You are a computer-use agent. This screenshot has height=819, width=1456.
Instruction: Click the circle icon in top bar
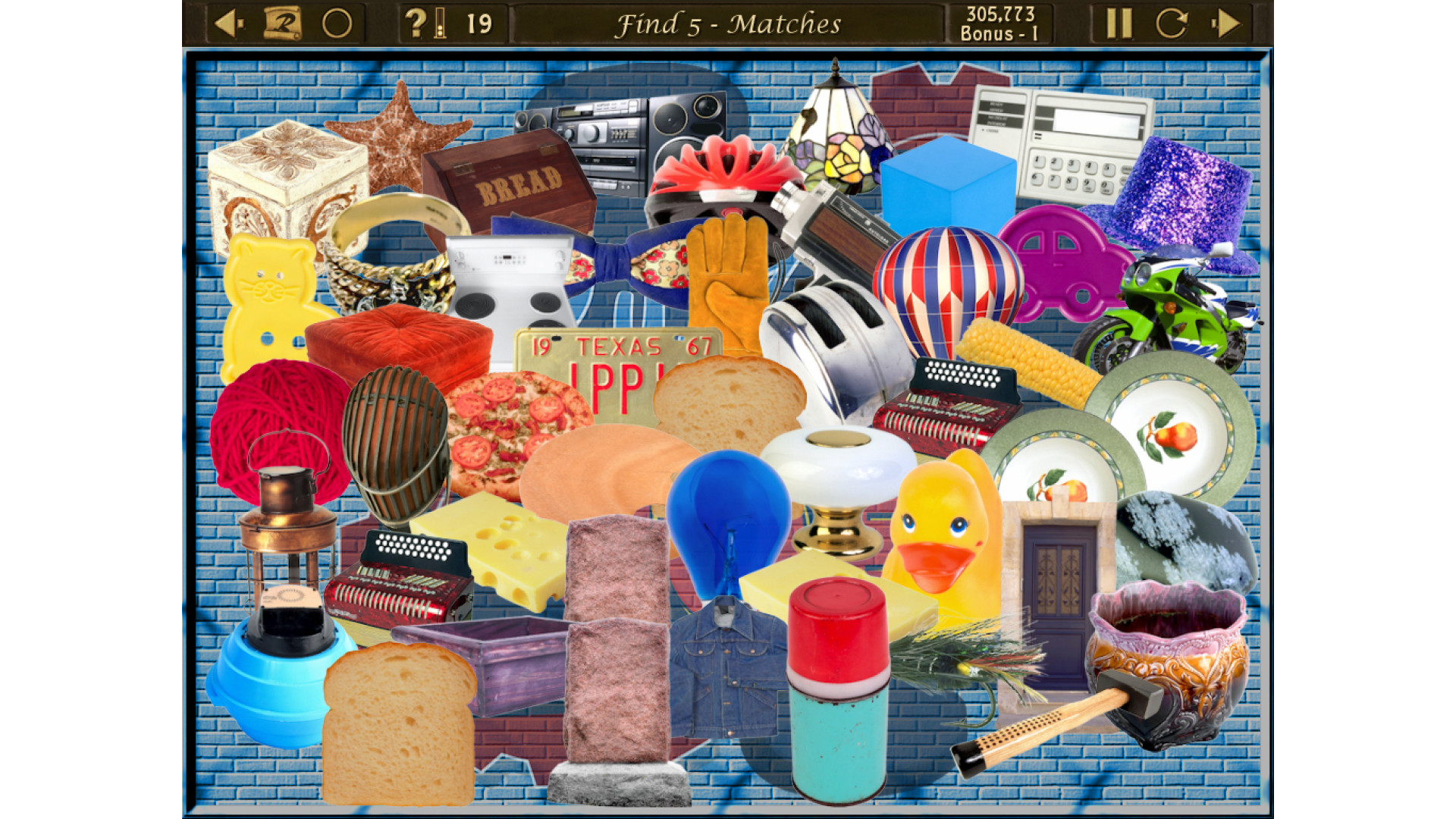(x=337, y=24)
